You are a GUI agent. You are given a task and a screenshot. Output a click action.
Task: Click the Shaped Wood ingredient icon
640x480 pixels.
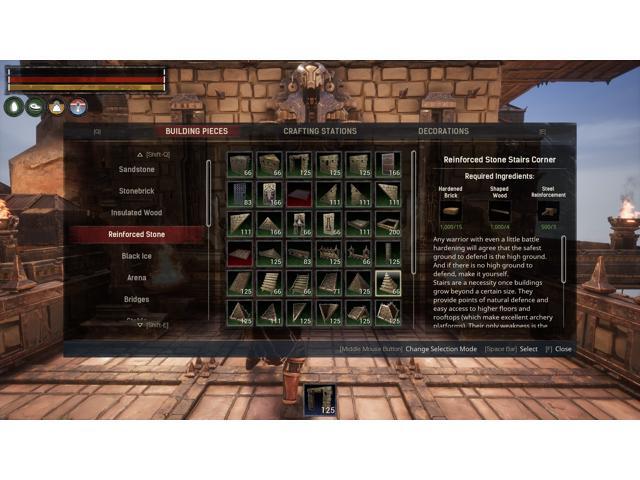click(500, 211)
